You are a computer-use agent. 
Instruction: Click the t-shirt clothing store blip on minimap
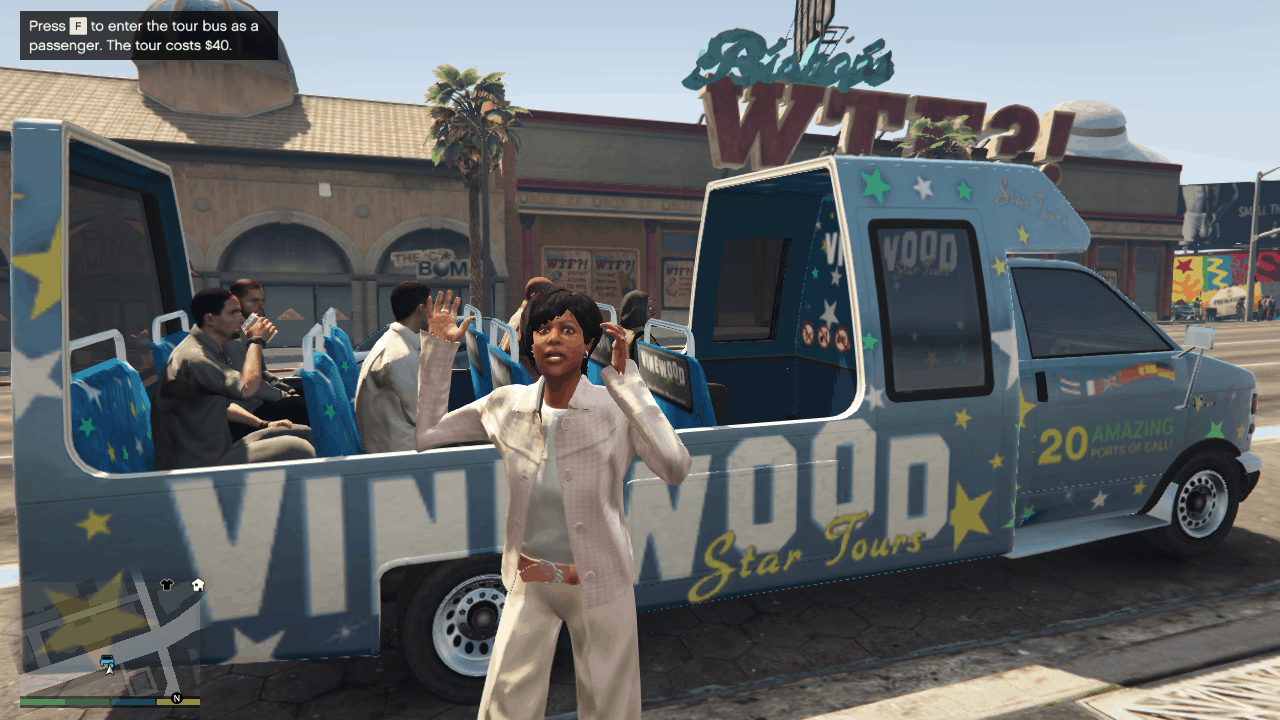[167, 583]
